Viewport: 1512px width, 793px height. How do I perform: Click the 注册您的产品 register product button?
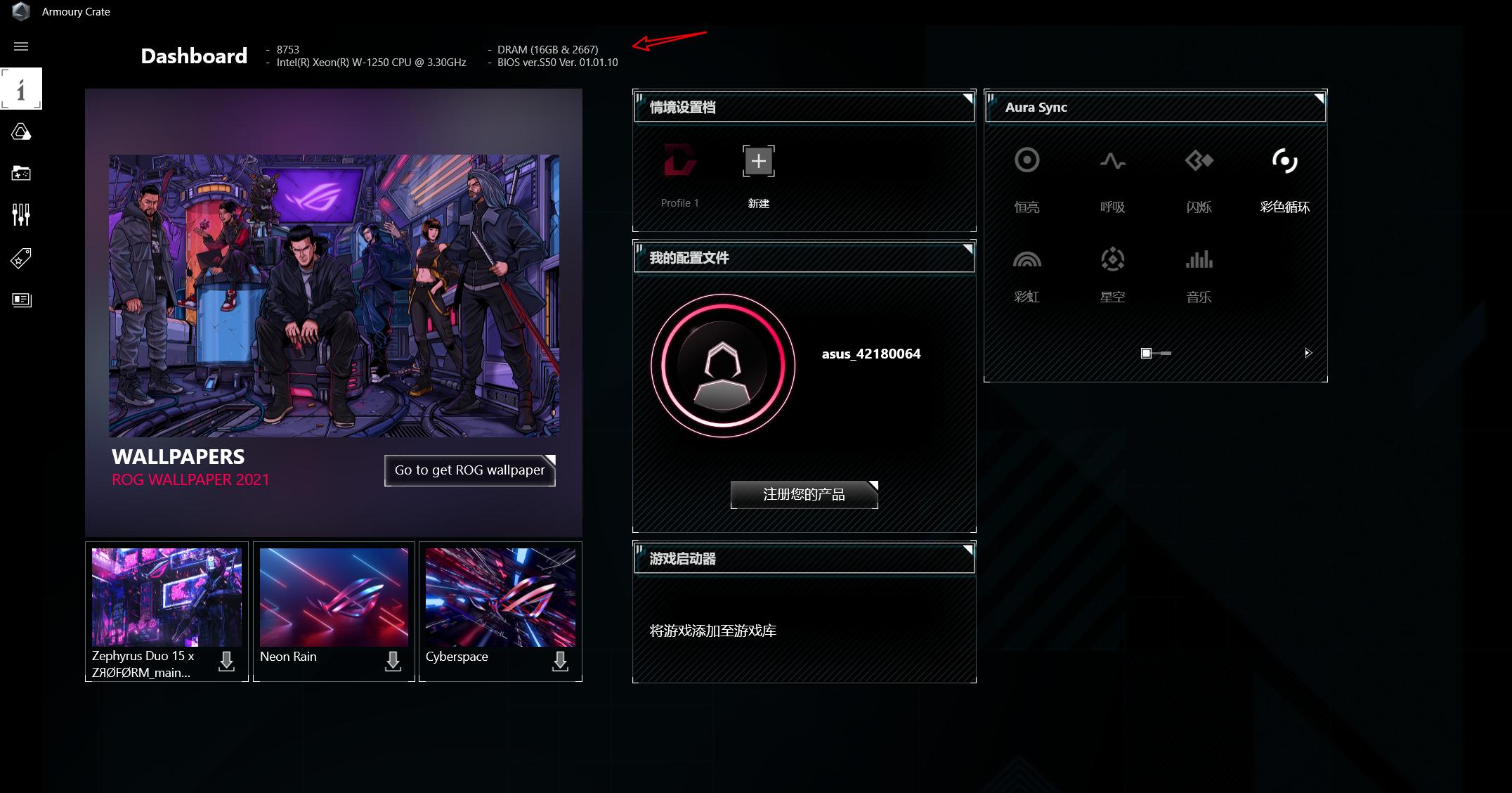[804, 495]
